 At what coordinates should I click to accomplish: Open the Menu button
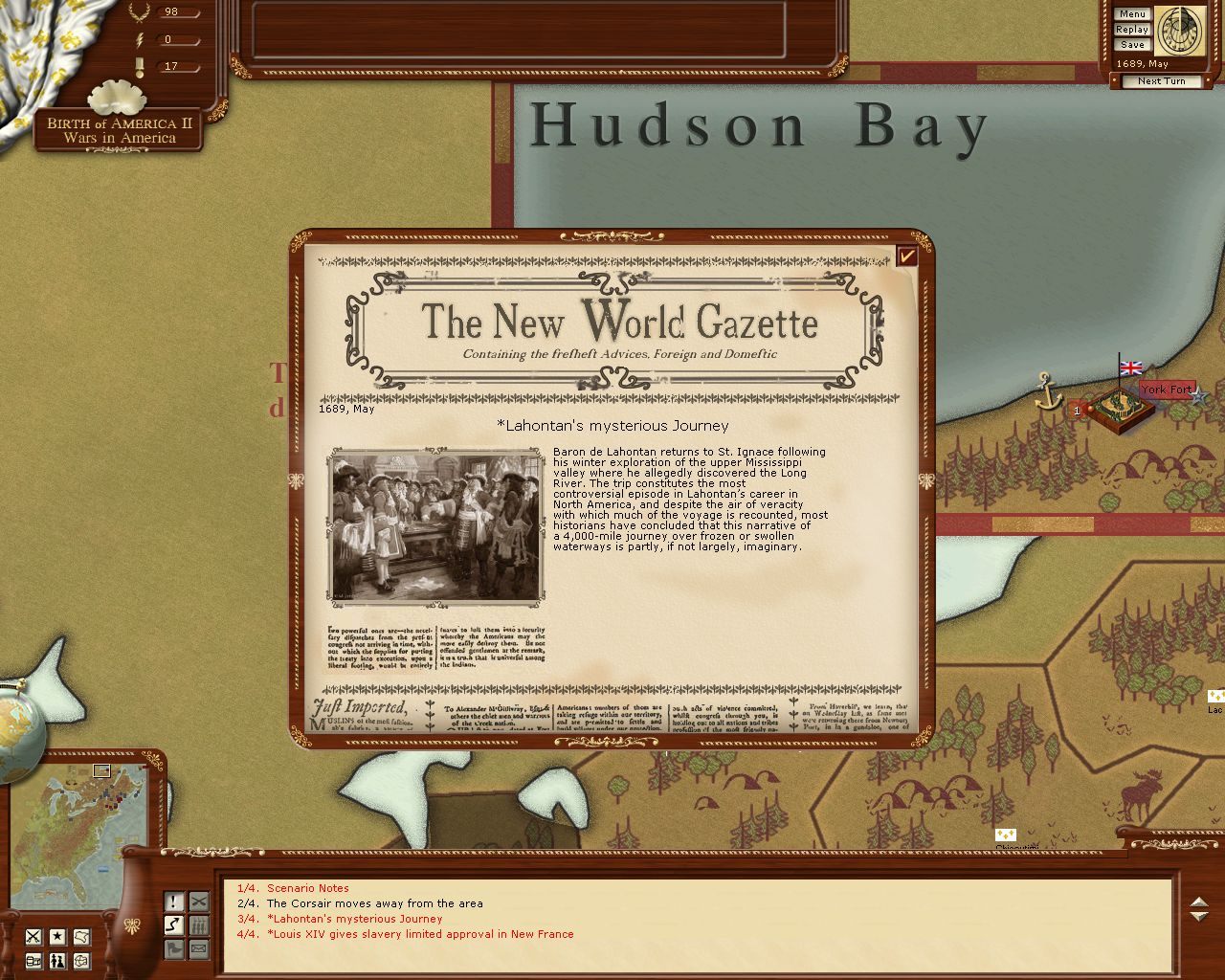[1131, 14]
